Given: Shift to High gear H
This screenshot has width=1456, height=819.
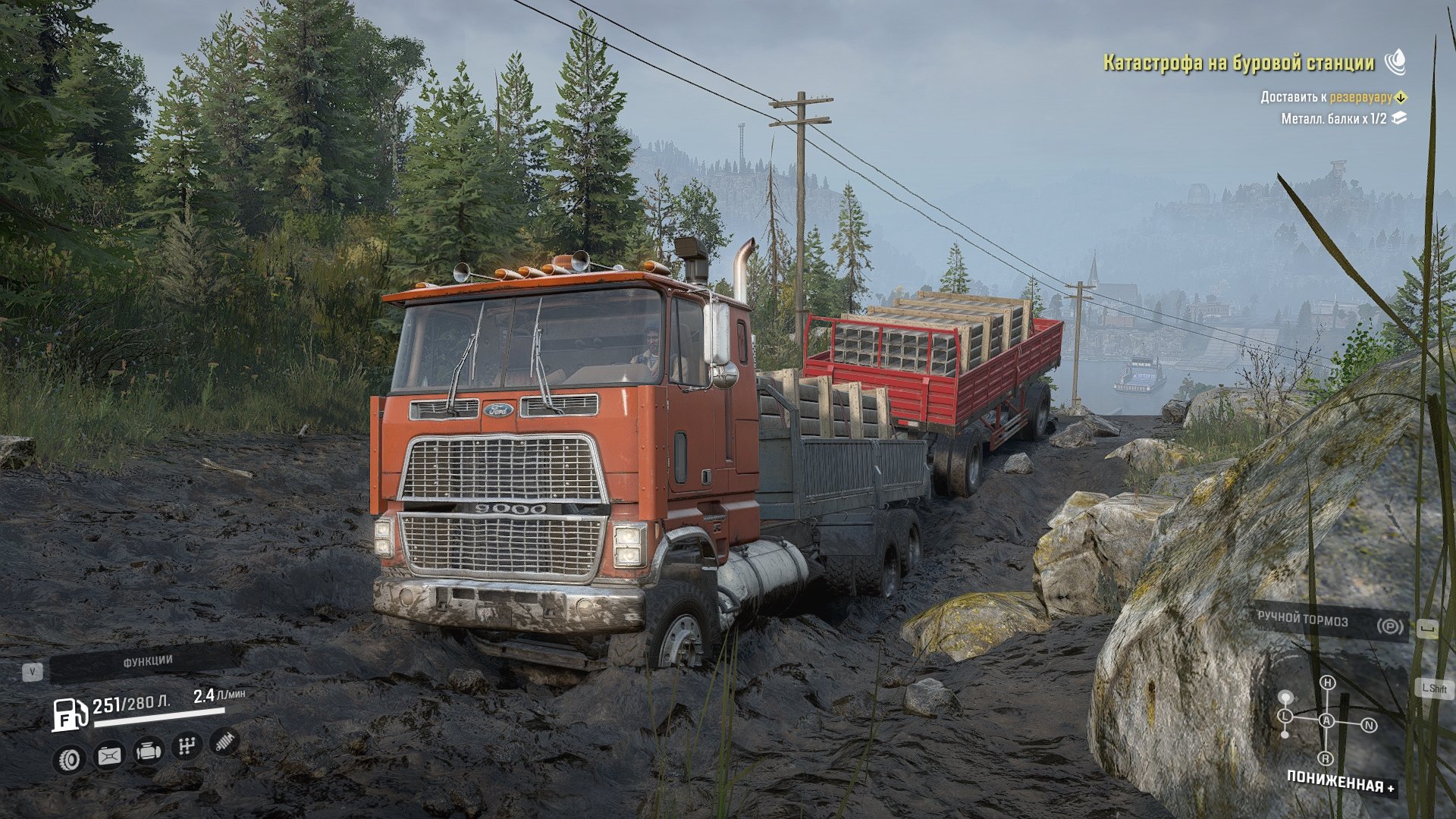Looking at the screenshot, I should pyautogui.click(x=1327, y=682).
